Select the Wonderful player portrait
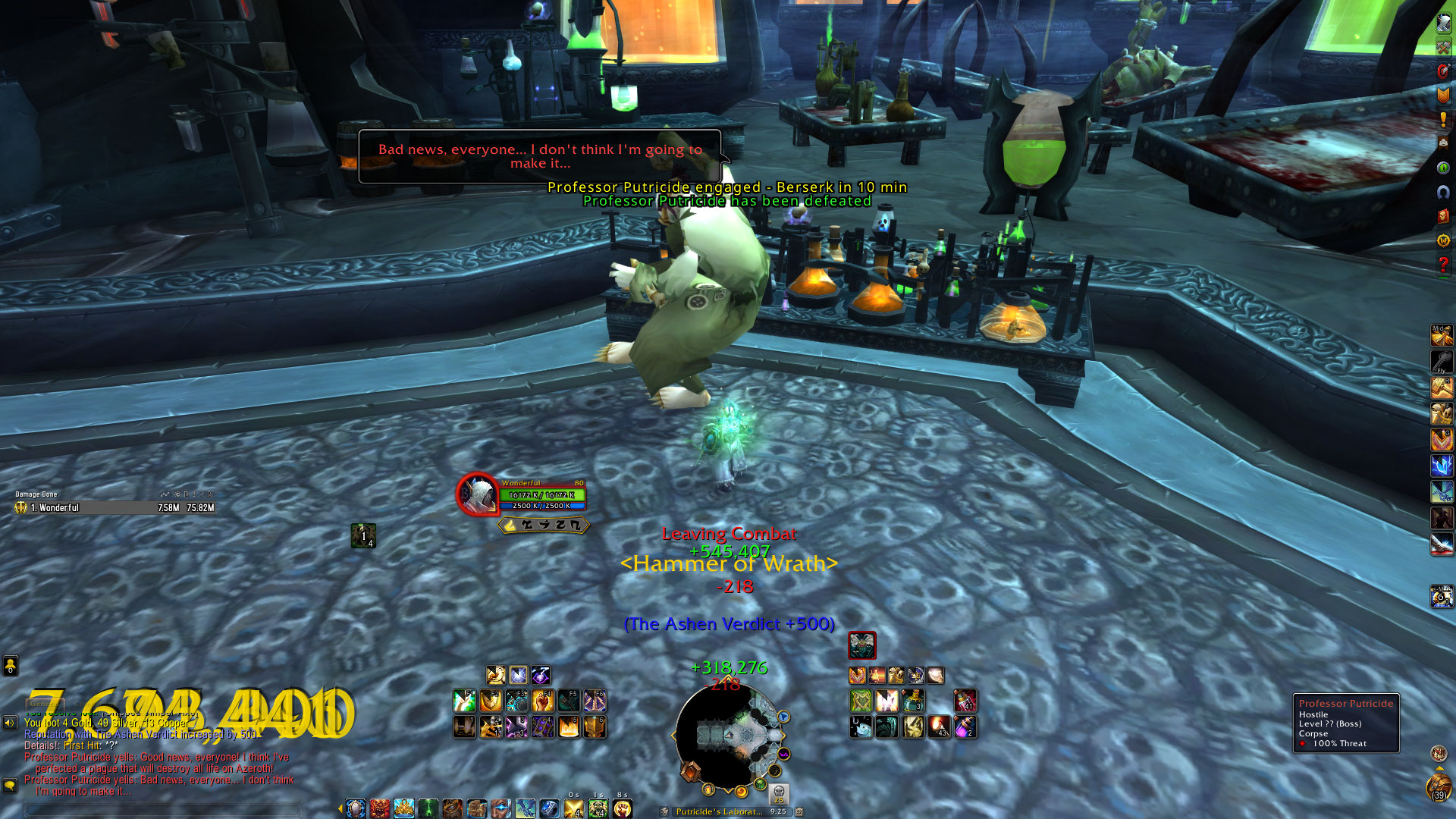The width and height of the screenshot is (1456, 819). 478,494
